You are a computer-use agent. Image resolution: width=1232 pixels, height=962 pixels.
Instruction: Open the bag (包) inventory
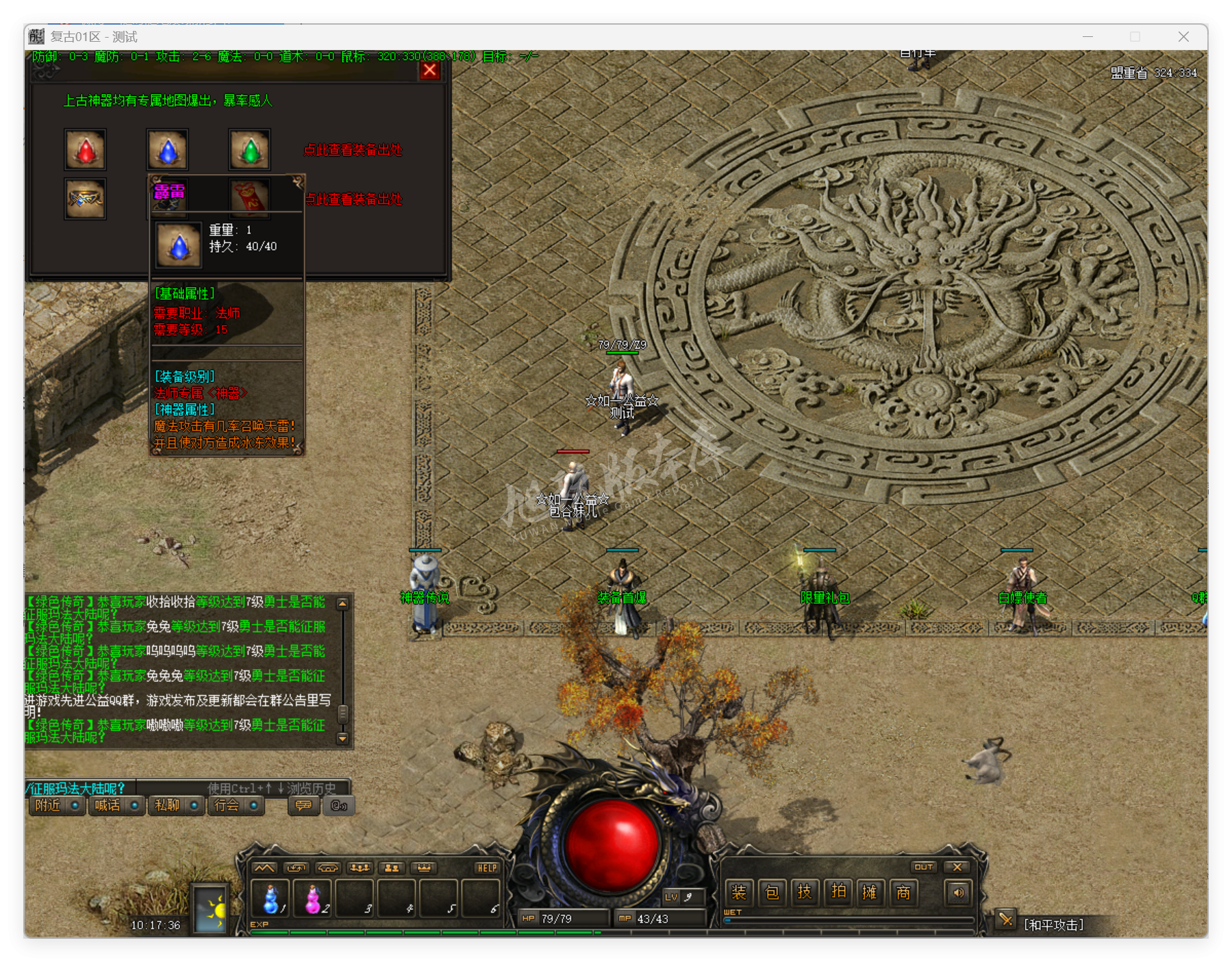(x=771, y=892)
